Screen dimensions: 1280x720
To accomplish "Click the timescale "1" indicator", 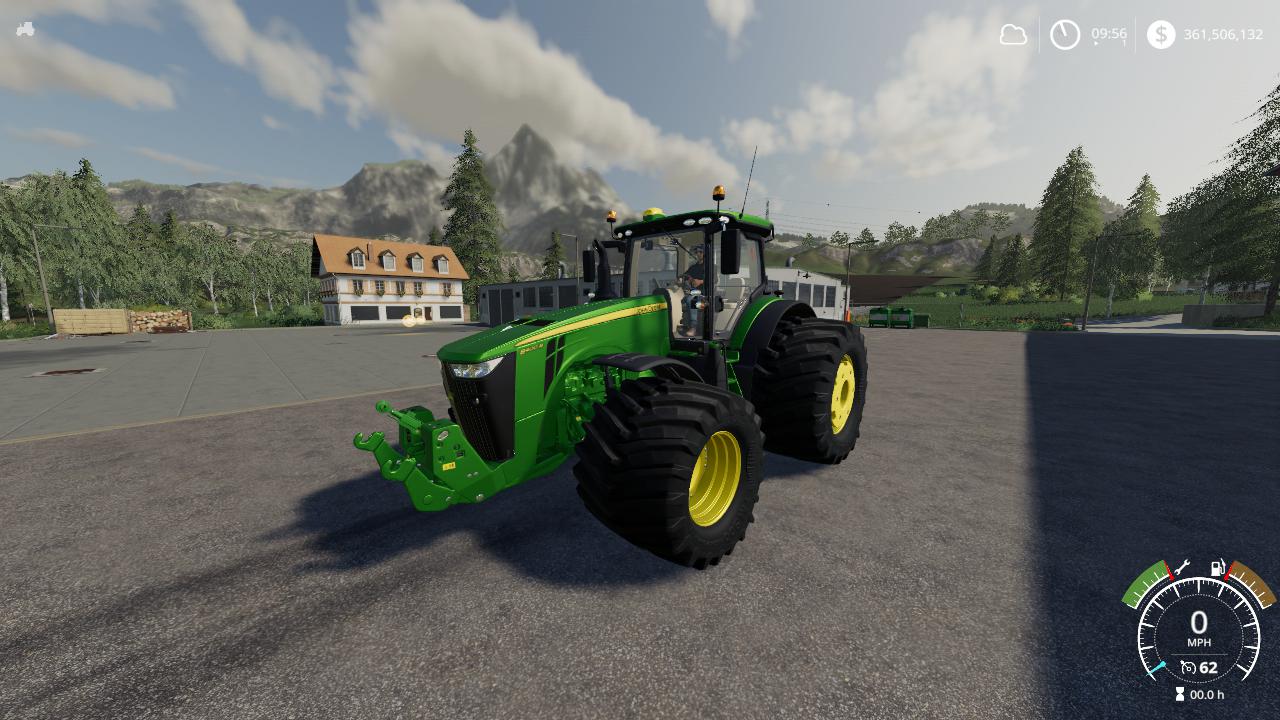I will coord(1124,42).
